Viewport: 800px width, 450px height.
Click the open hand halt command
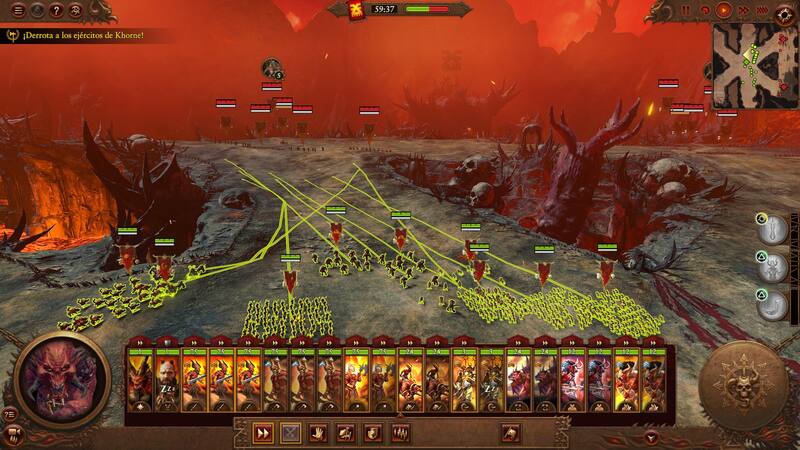tap(317, 432)
